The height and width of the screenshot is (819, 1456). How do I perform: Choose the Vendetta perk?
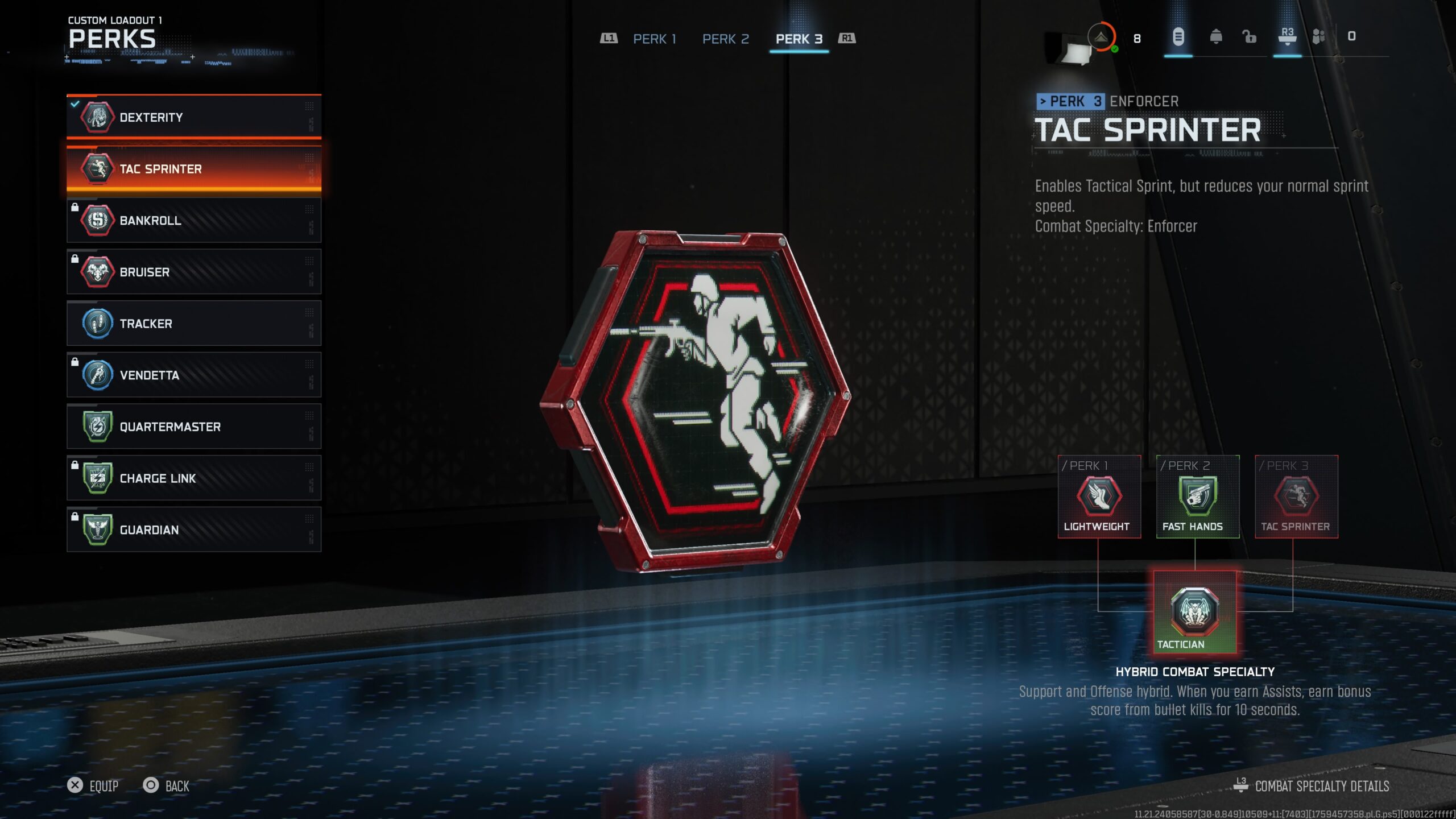[193, 375]
